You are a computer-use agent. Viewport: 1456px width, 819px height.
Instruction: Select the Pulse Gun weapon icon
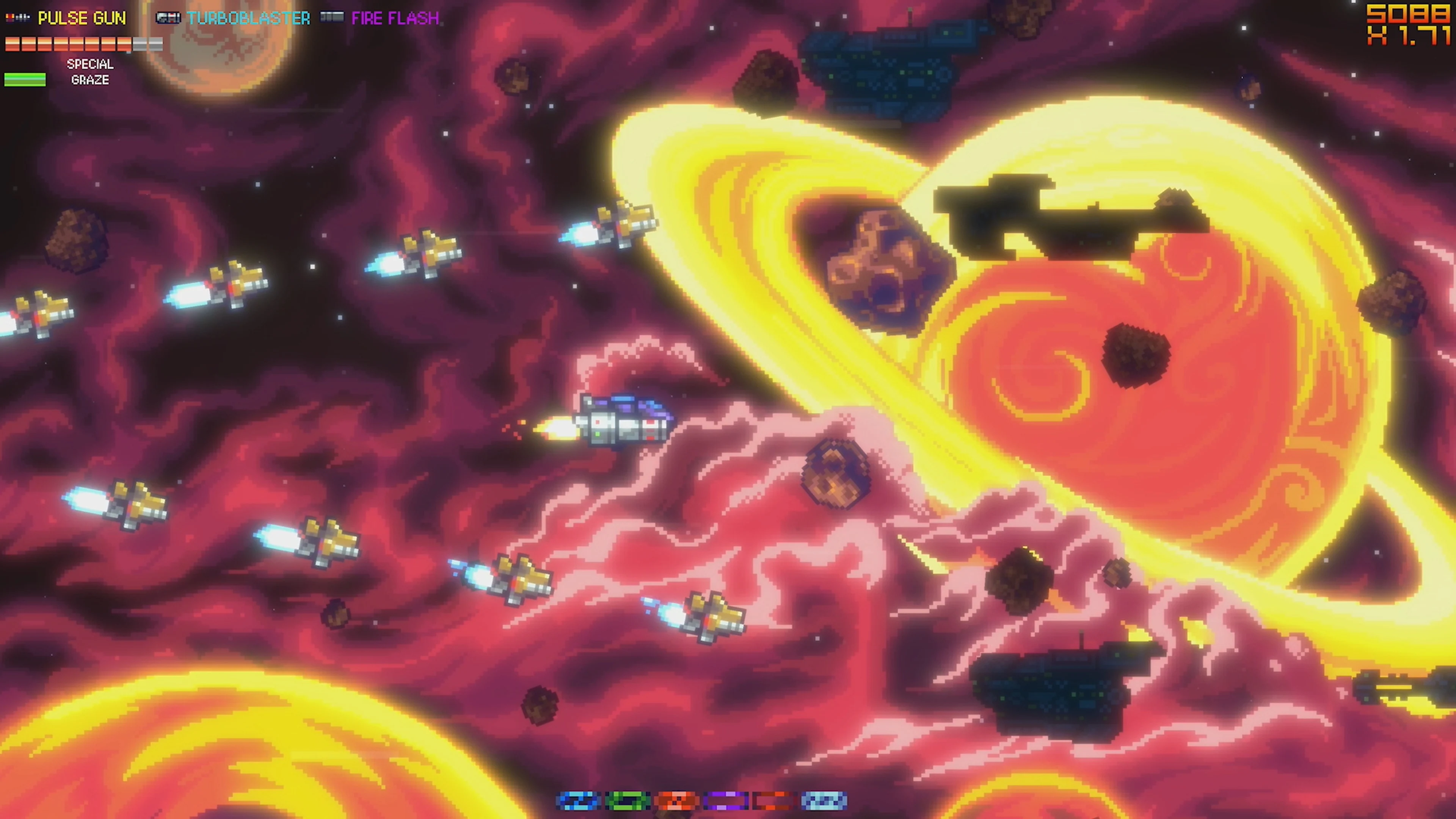coord(17,17)
